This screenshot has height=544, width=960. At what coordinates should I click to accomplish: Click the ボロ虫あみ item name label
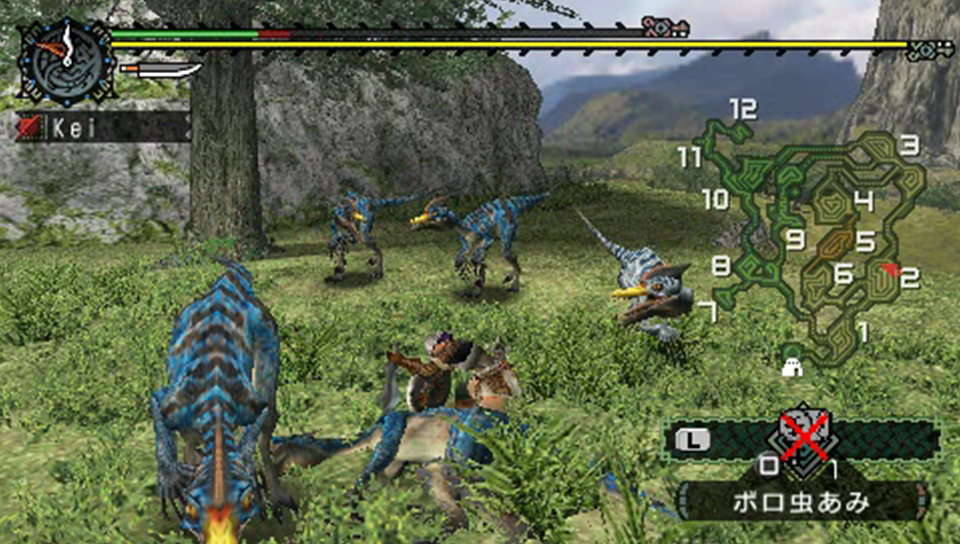[x=800, y=502]
